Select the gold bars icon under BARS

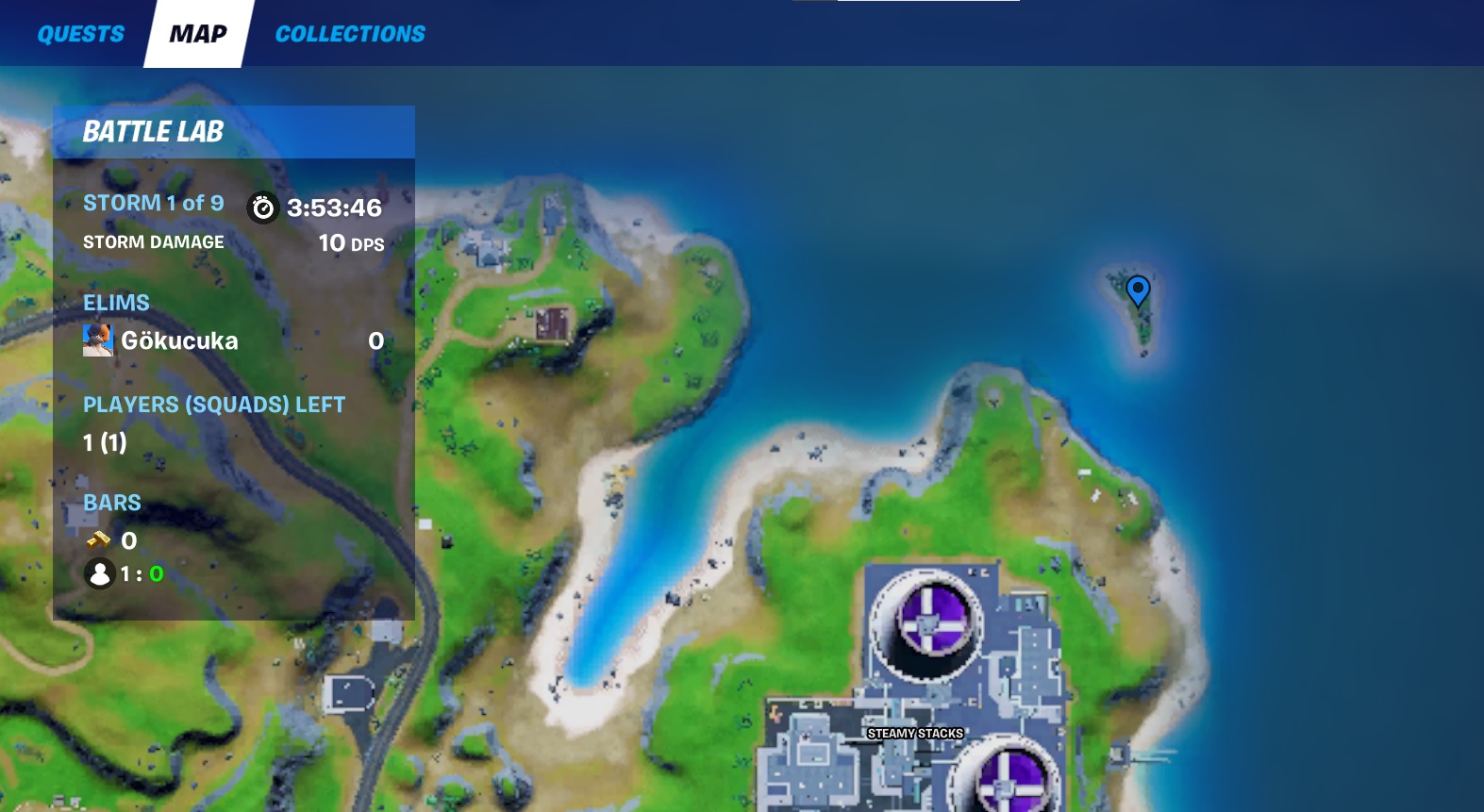(x=97, y=540)
